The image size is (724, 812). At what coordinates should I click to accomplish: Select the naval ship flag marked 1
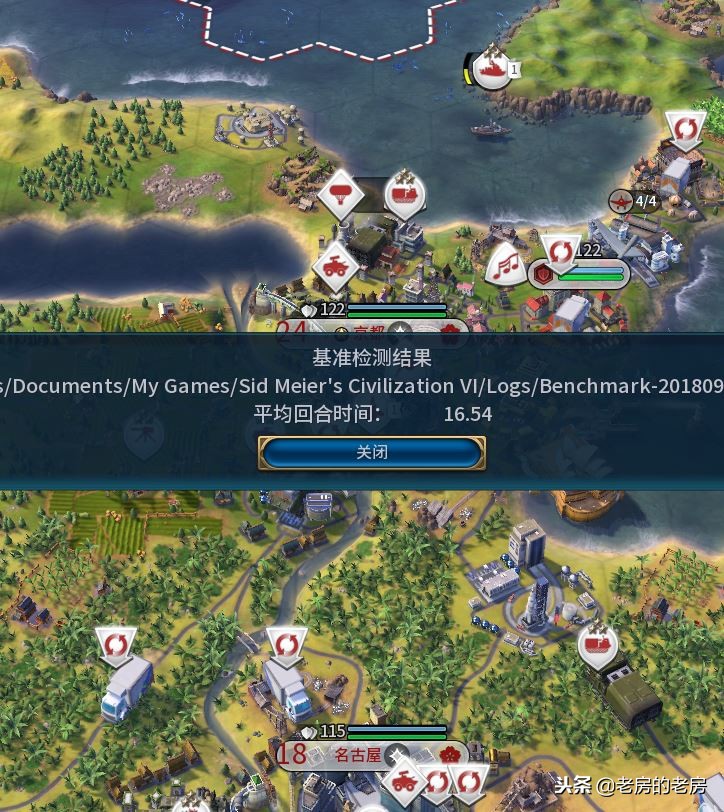click(x=493, y=69)
